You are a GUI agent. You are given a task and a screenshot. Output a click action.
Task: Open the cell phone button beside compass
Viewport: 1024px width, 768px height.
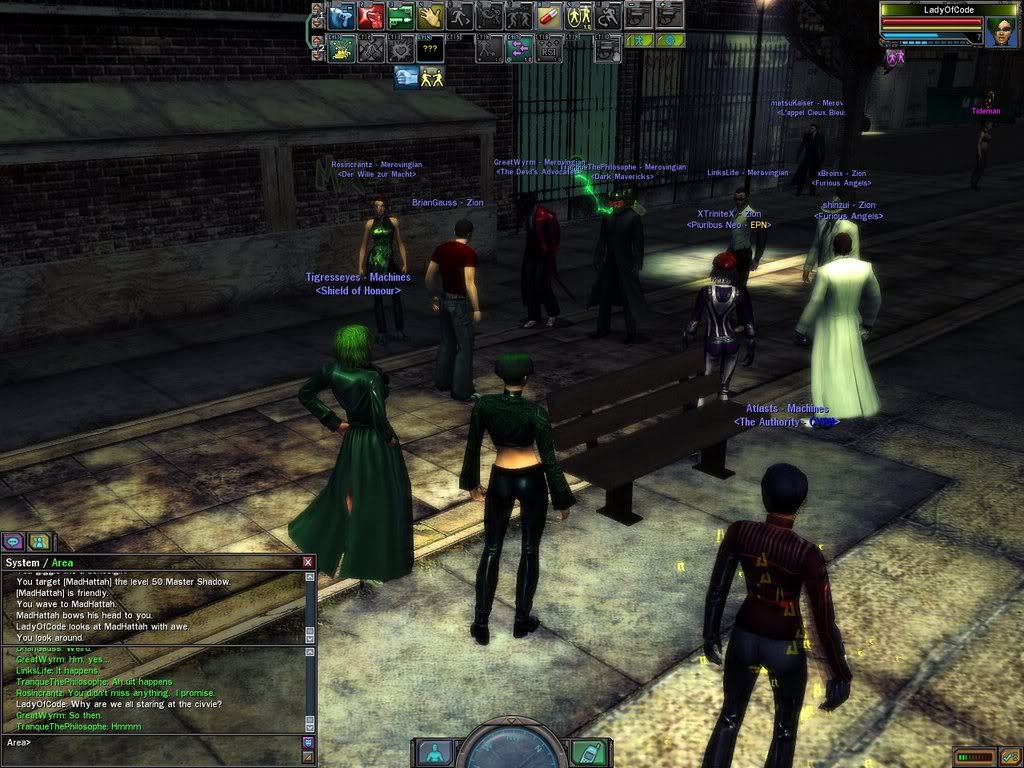[x=588, y=752]
